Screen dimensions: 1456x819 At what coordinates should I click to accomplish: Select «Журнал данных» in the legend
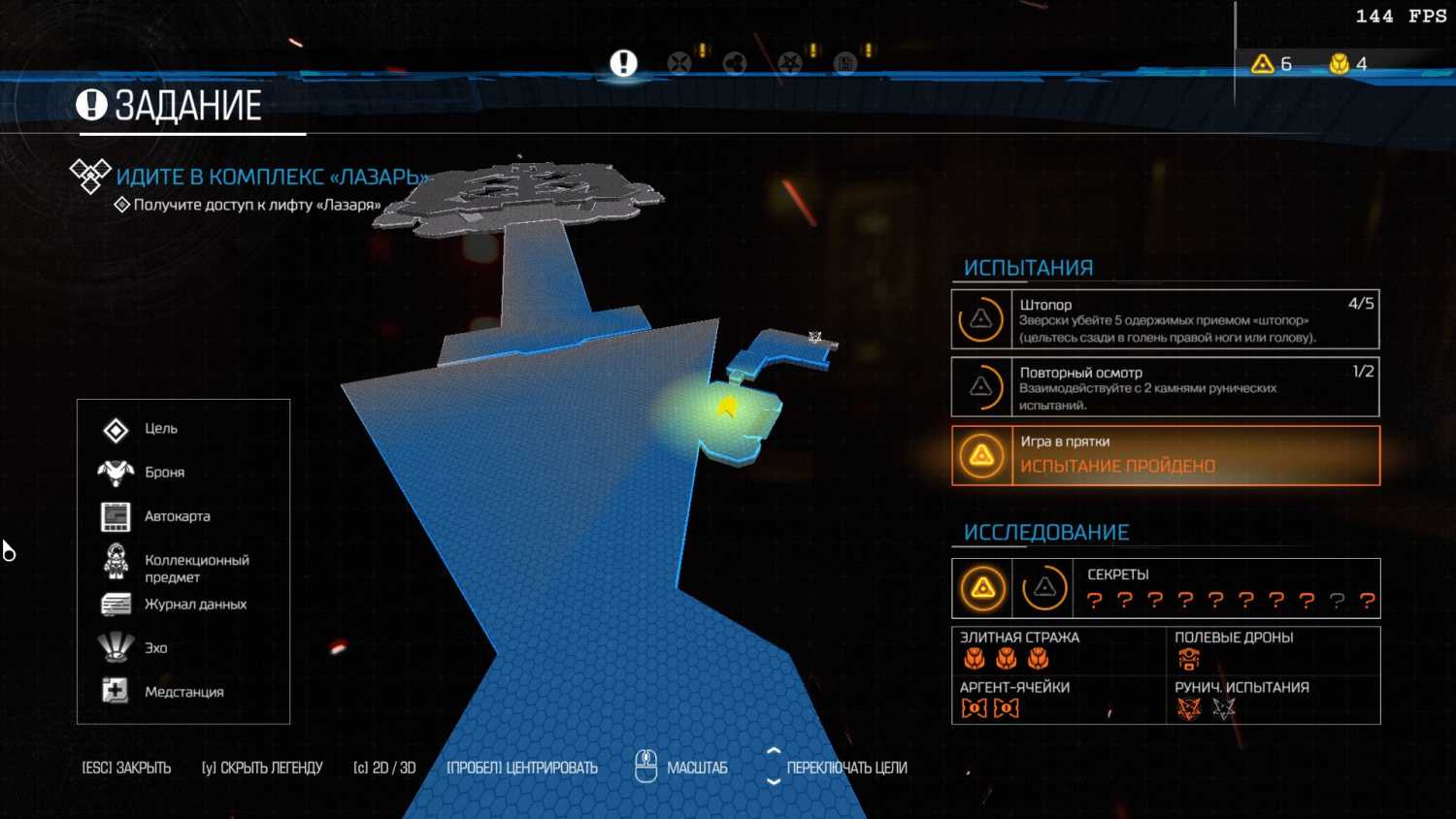[x=195, y=605]
